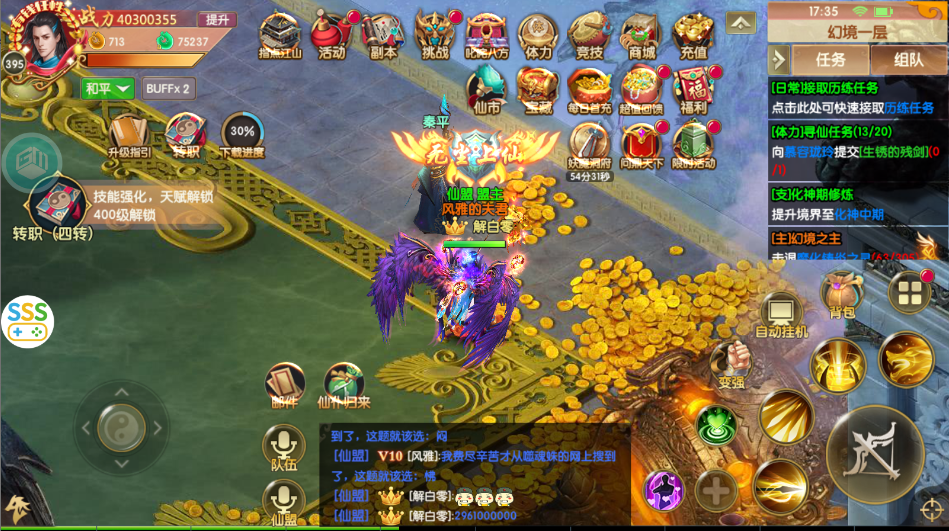
Task: Tap the 提升 button beside combat power
Action: [216, 19]
